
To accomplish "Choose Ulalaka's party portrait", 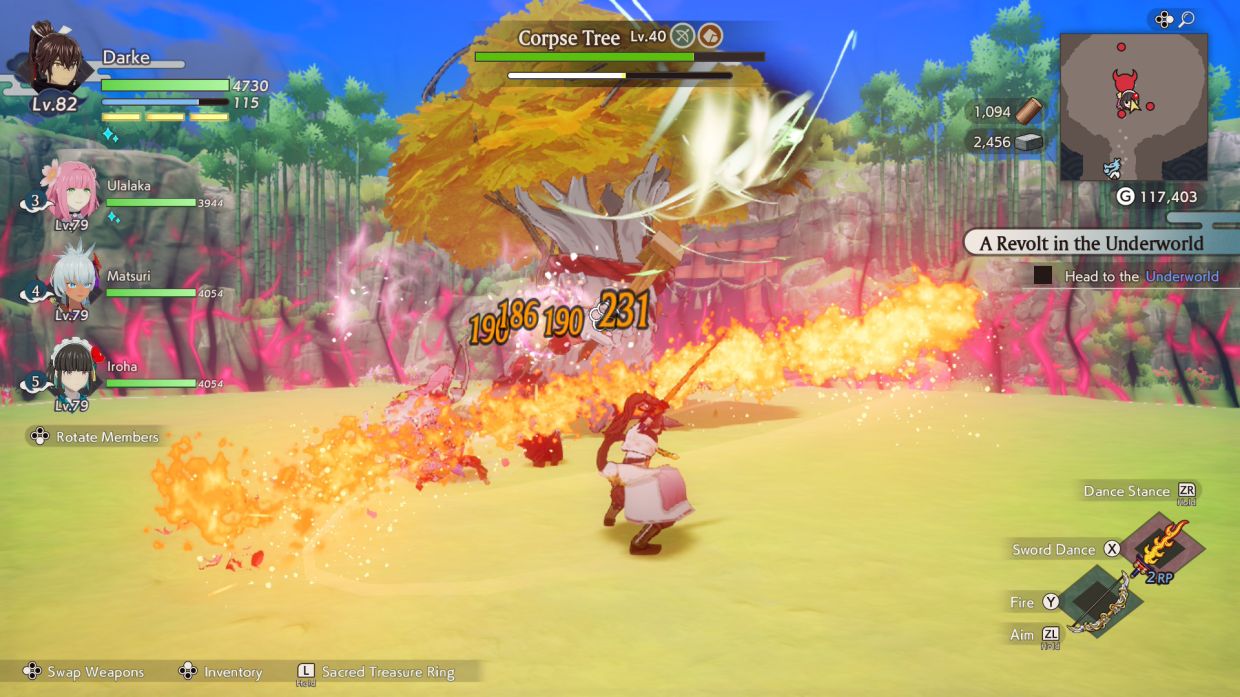I will pos(71,190).
